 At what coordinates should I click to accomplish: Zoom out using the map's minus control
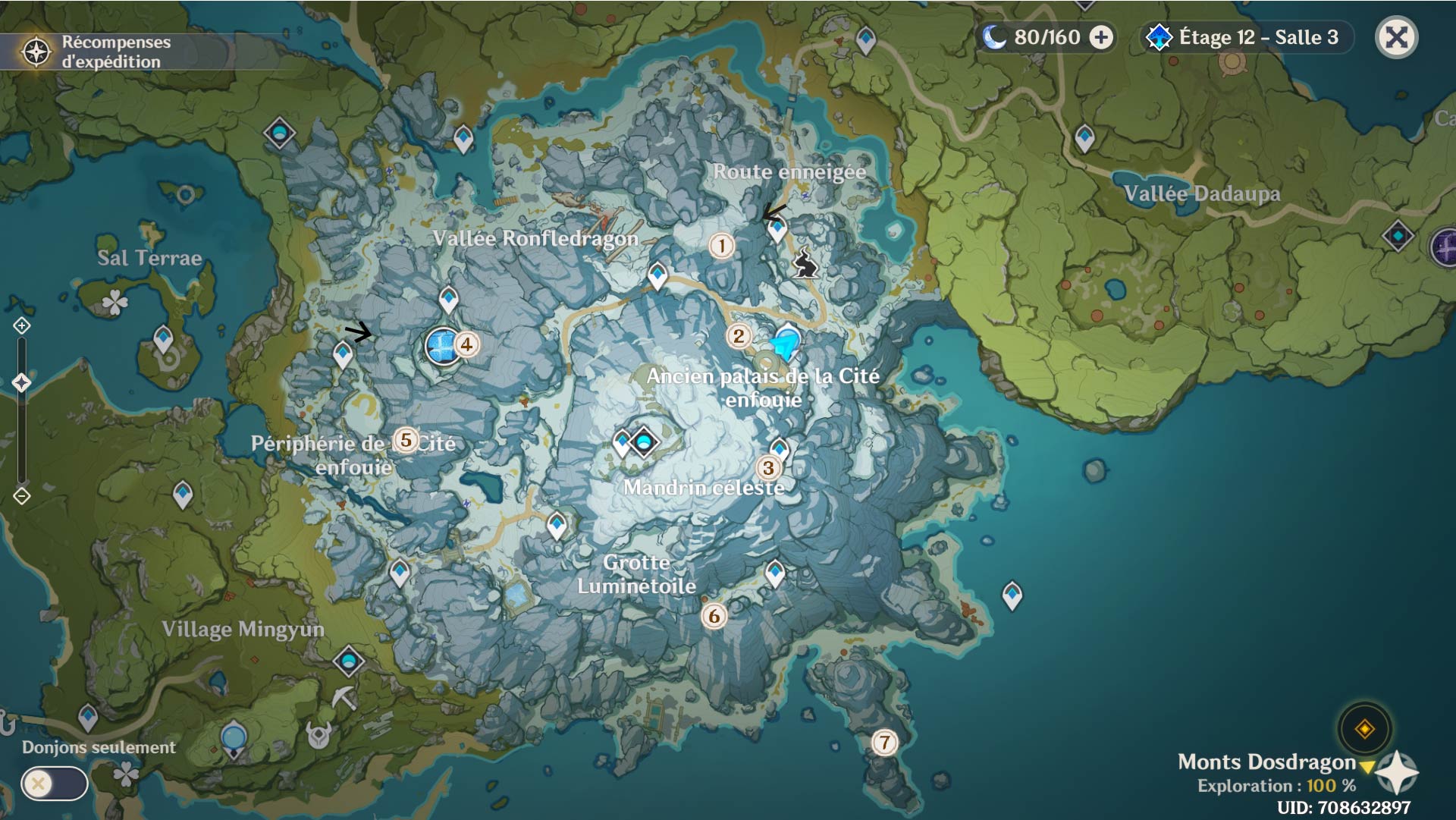tap(21, 496)
